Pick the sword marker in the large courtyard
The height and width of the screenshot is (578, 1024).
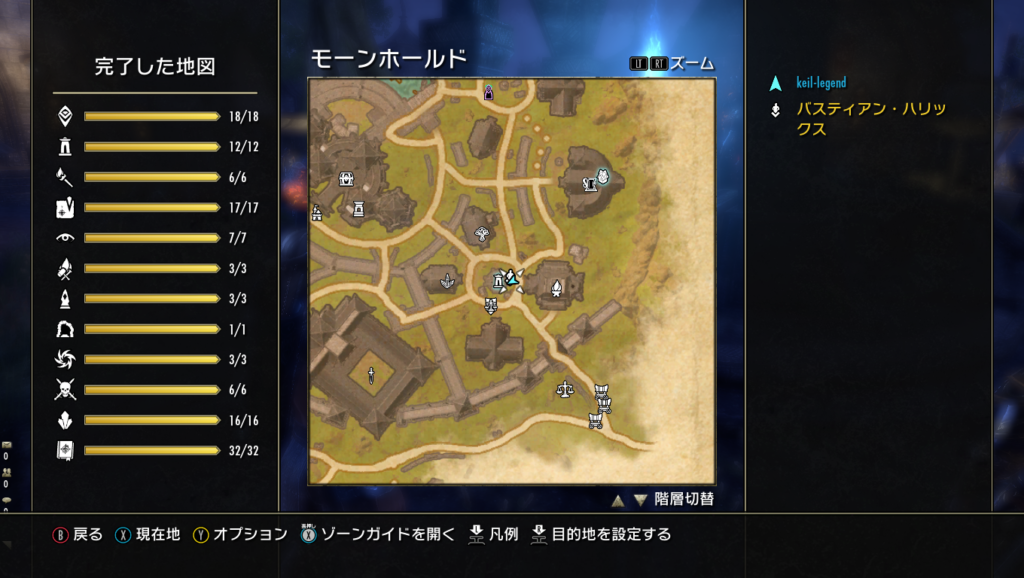(371, 376)
